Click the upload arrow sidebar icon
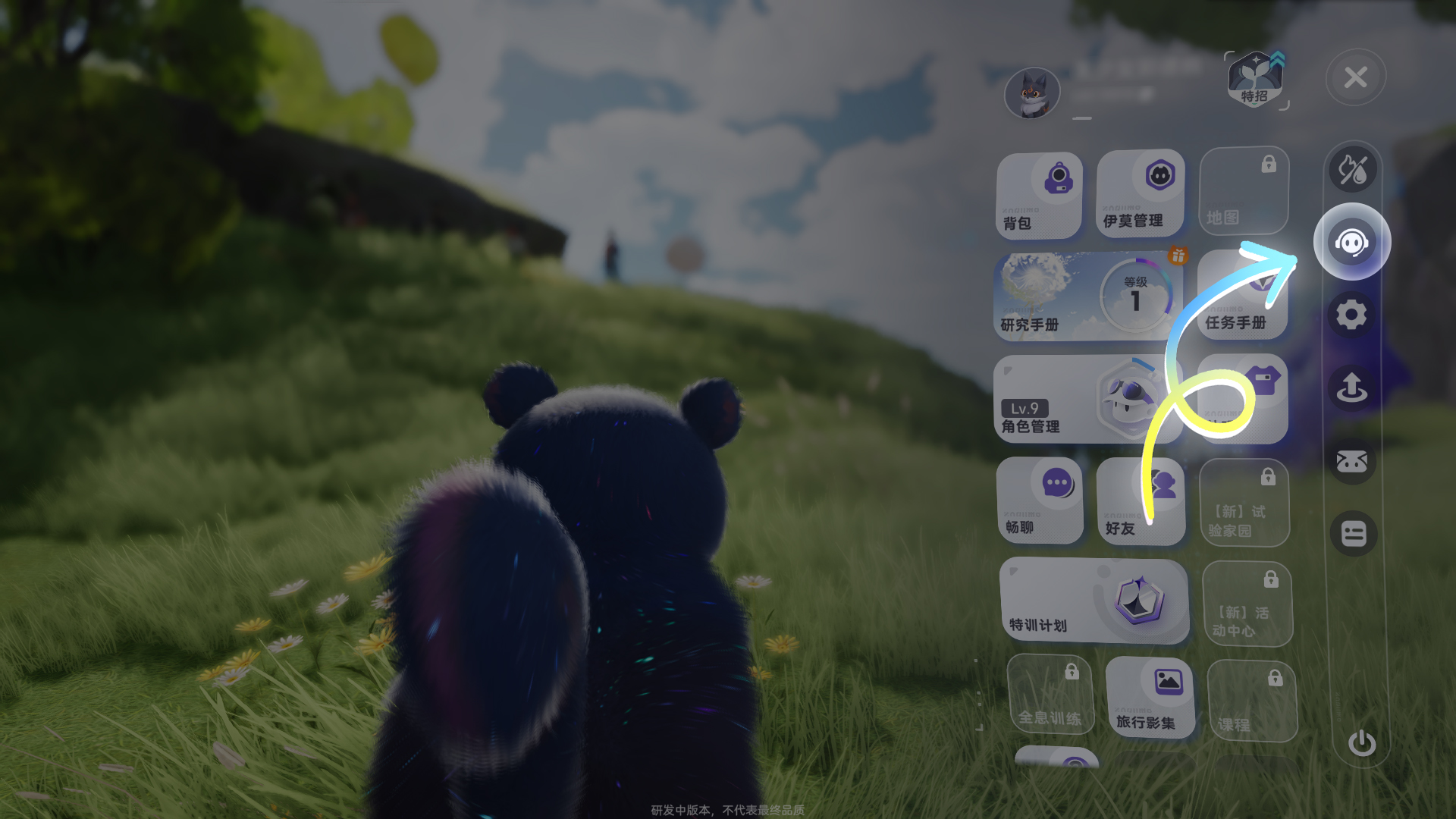 [x=1351, y=387]
